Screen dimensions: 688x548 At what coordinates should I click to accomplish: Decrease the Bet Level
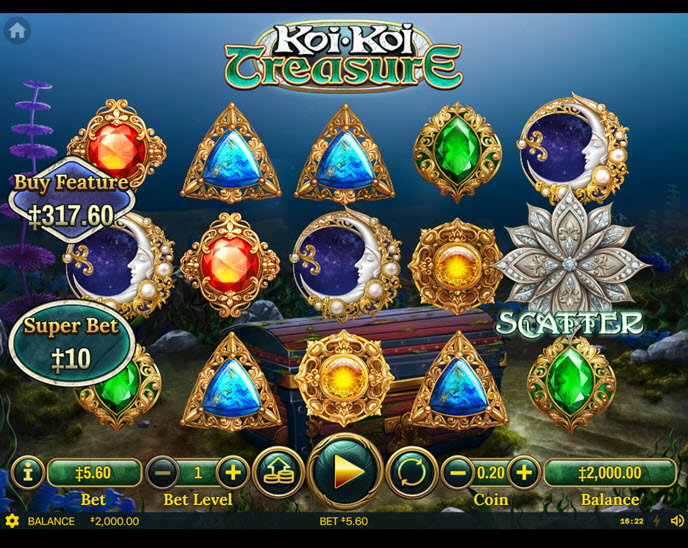click(166, 472)
